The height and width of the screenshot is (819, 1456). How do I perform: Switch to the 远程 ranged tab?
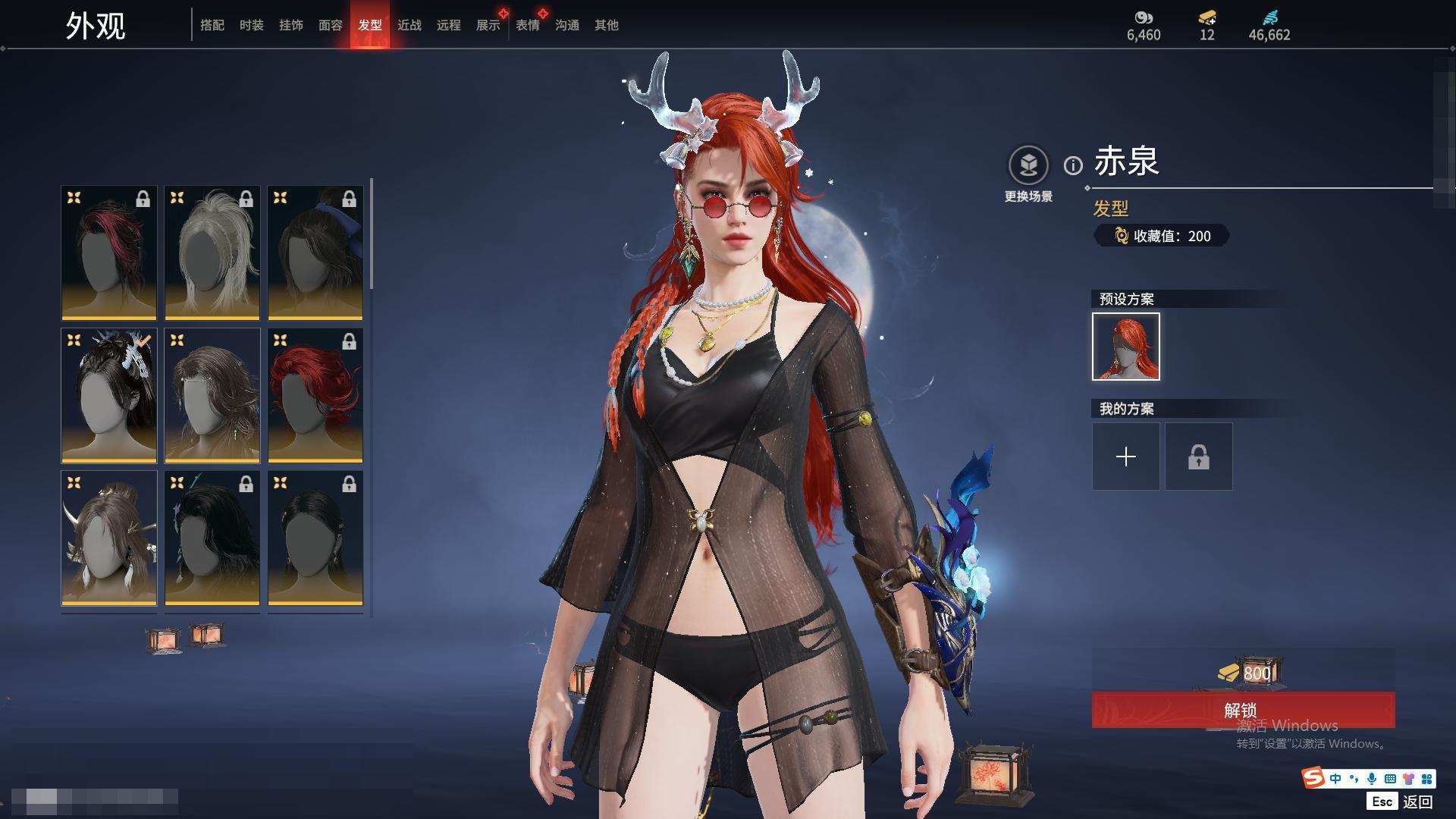point(449,25)
